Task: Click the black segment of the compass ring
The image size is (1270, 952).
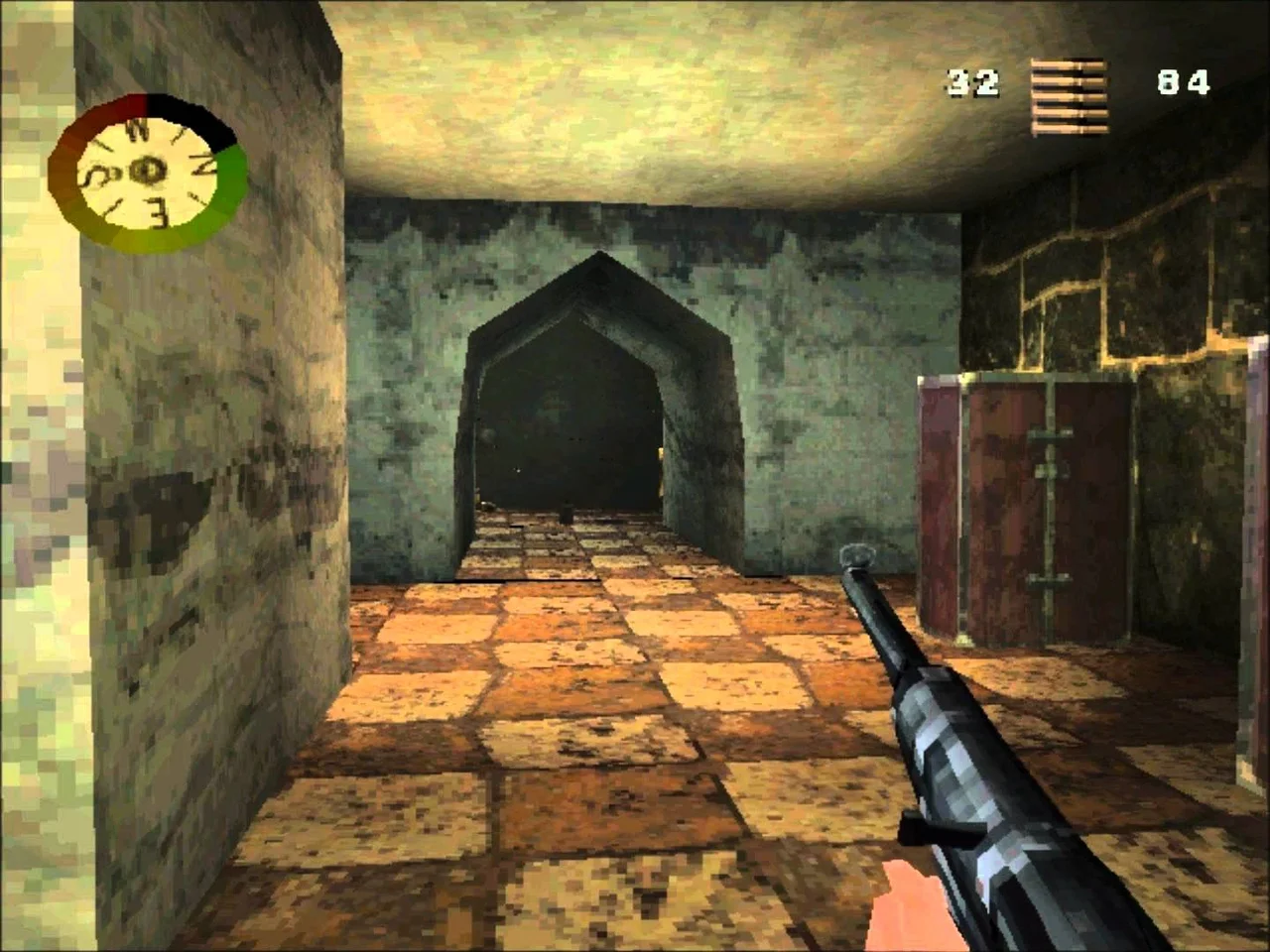Action: [x=198, y=121]
